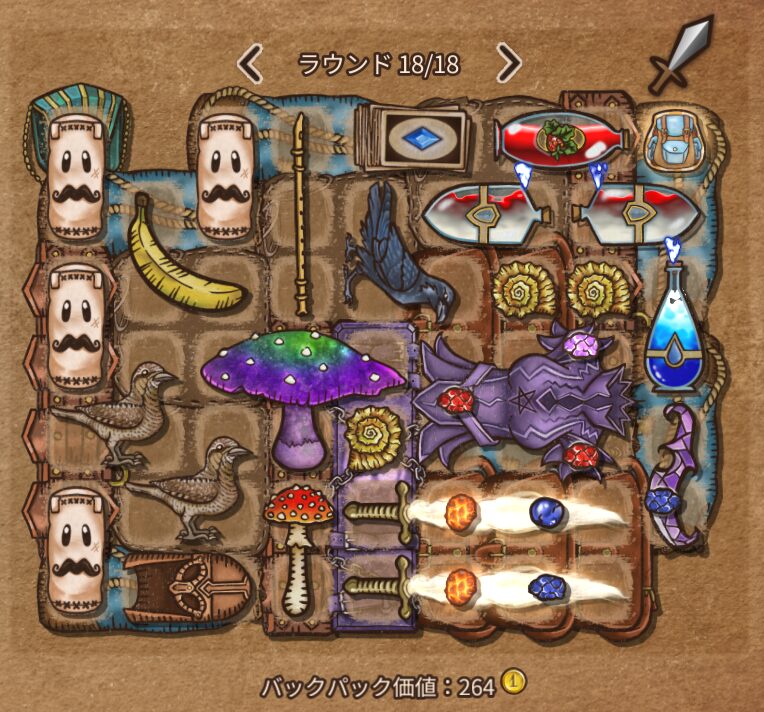This screenshot has height=712, width=764.
Task: Select the banana item
Action: point(185,255)
